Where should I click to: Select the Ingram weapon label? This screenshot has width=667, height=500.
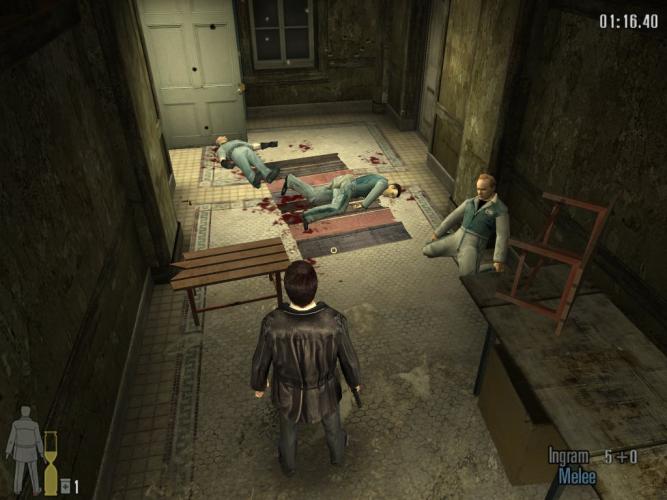(569, 456)
